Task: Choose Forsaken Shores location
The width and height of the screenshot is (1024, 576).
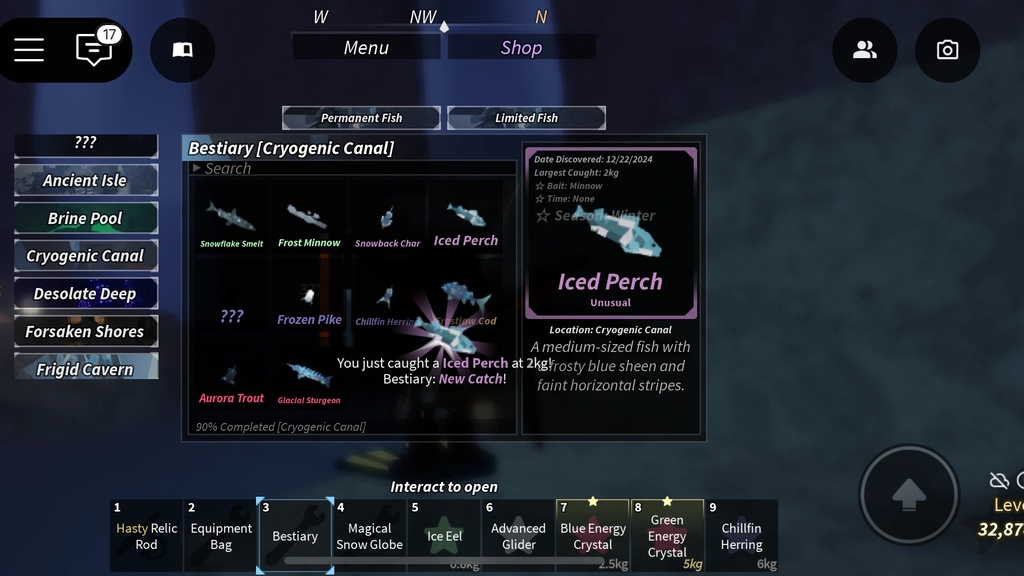Action: [86, 331]
